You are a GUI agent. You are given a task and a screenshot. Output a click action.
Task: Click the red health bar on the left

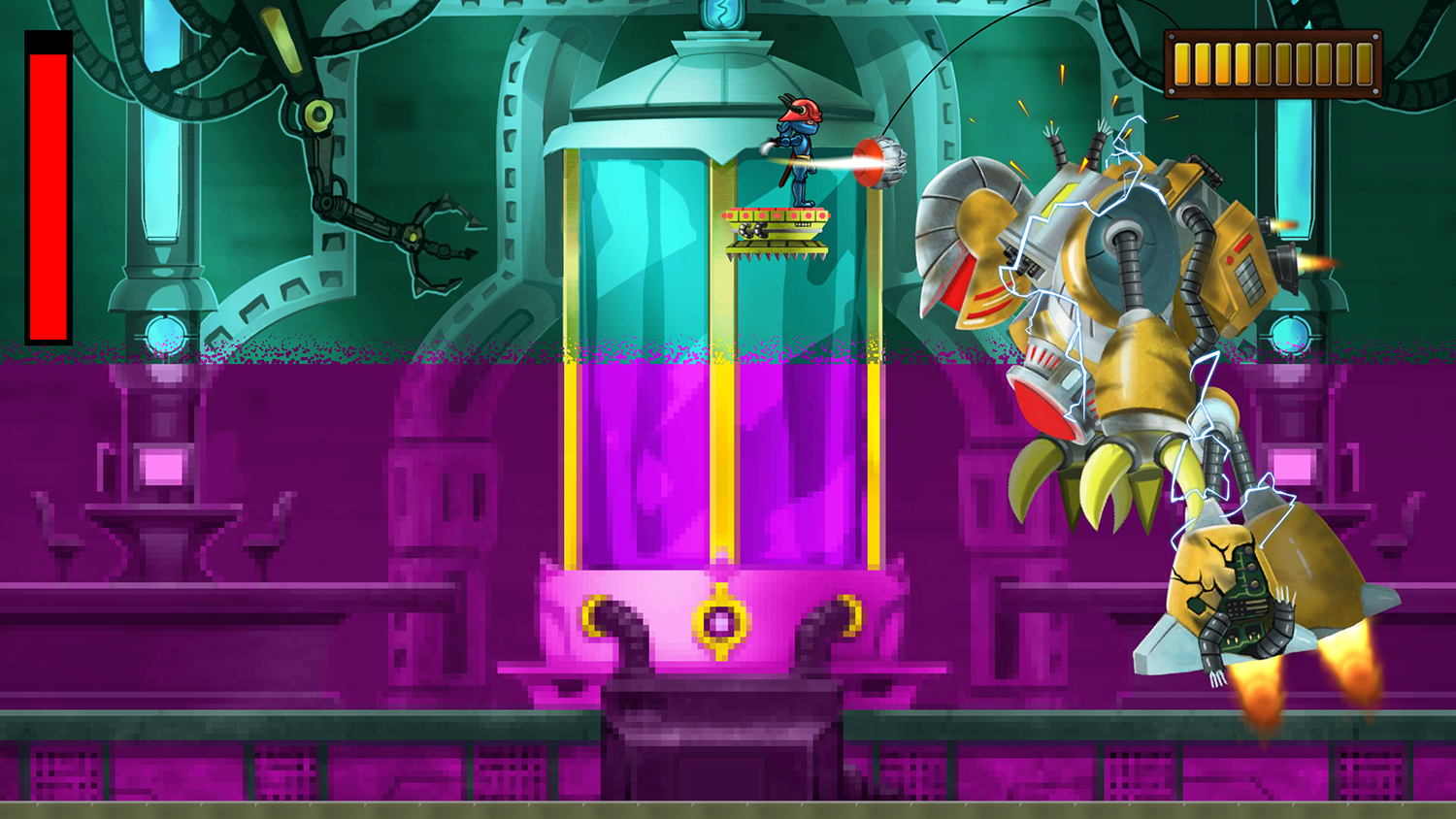pyautogui.click(x=47, y=184)
